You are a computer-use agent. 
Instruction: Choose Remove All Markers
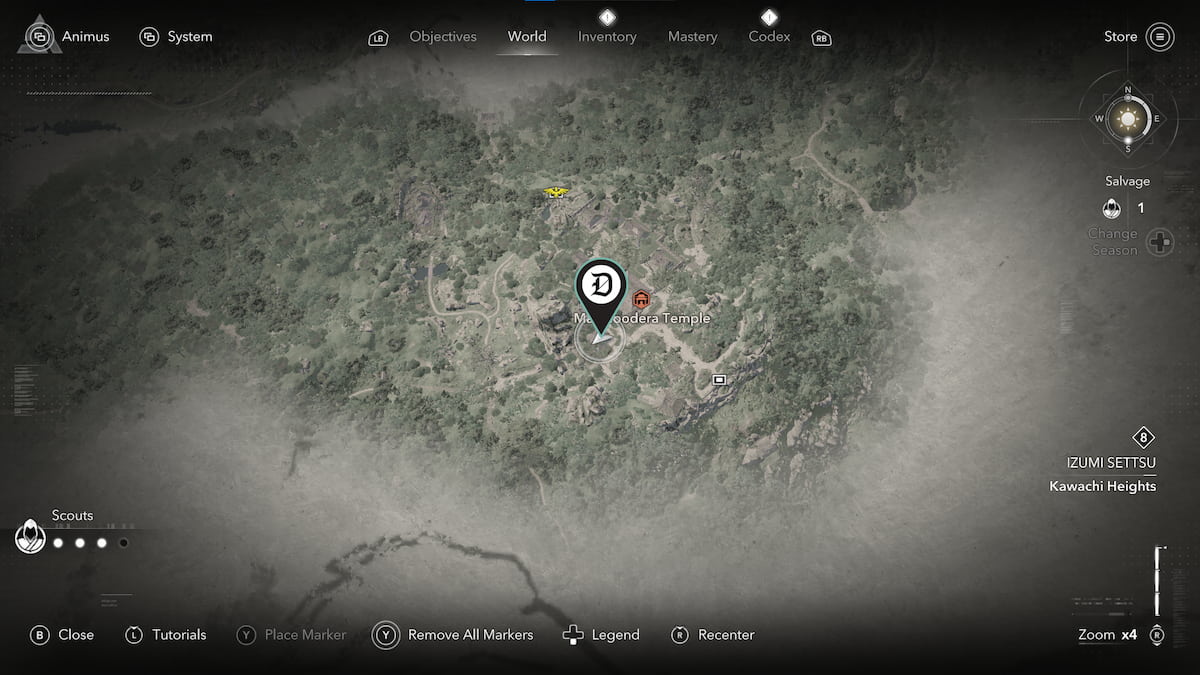coord(454,635)
